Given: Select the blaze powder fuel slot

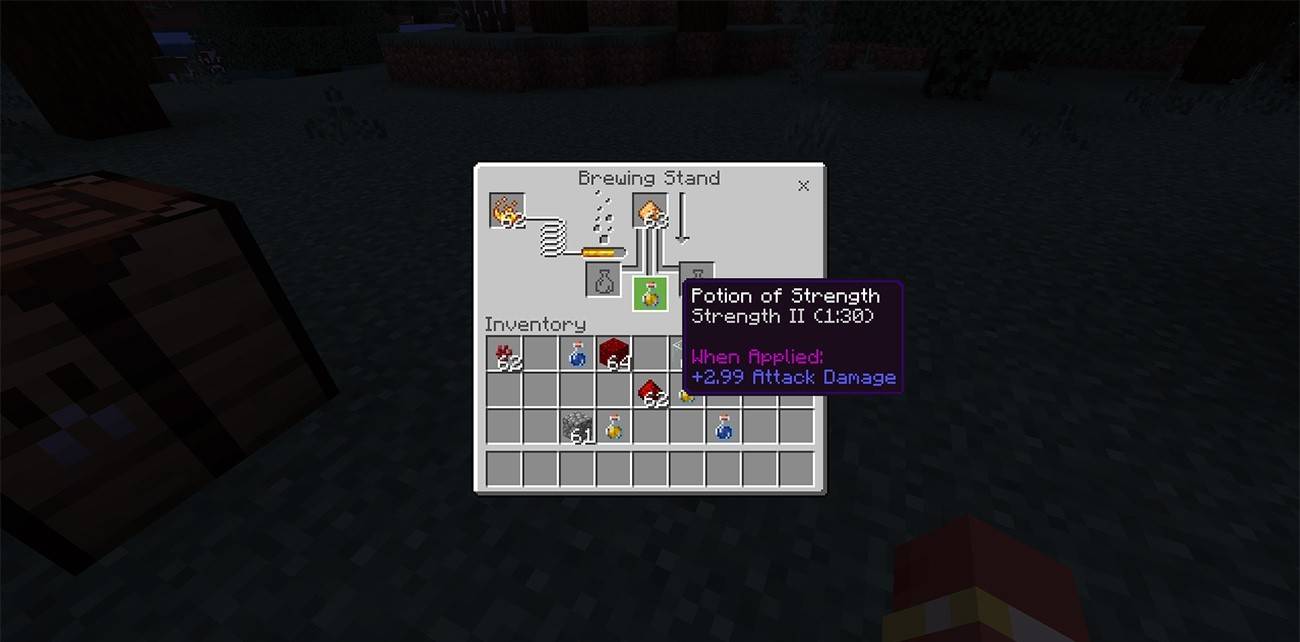Looking at the screenshot, I should click(x=508, y=211).
